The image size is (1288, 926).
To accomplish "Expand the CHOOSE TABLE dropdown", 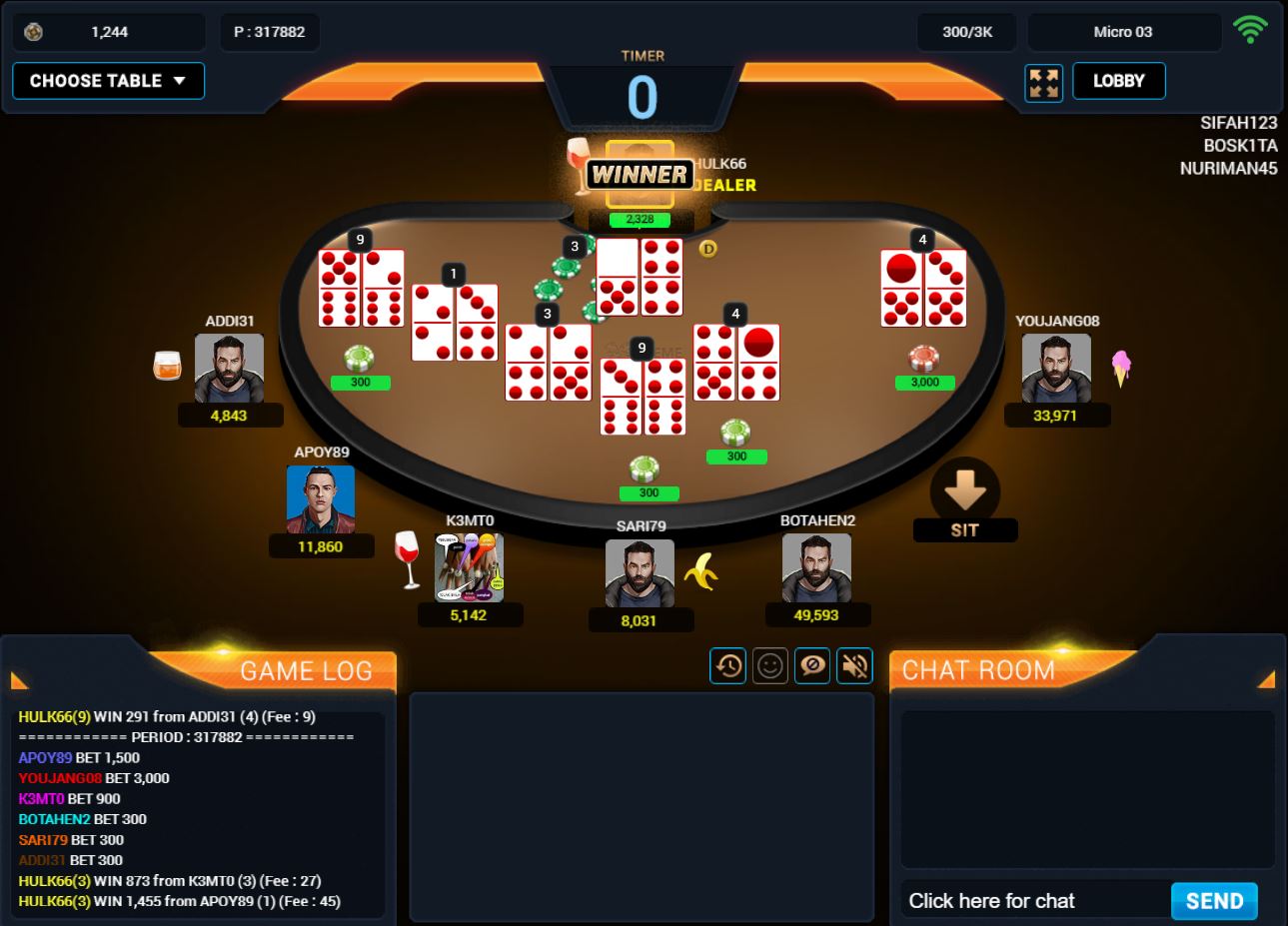I will click(x=107, y=81).
